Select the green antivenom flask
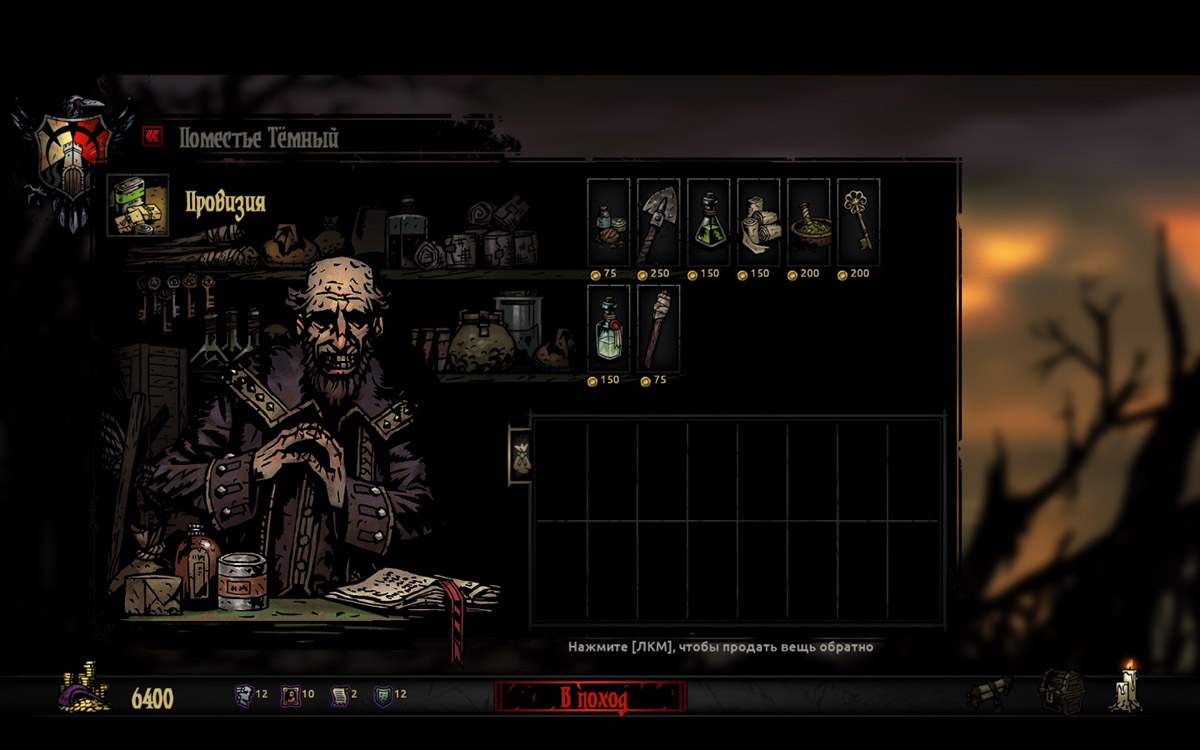This screenshot has height=750, width=1200. coord(708,222)
